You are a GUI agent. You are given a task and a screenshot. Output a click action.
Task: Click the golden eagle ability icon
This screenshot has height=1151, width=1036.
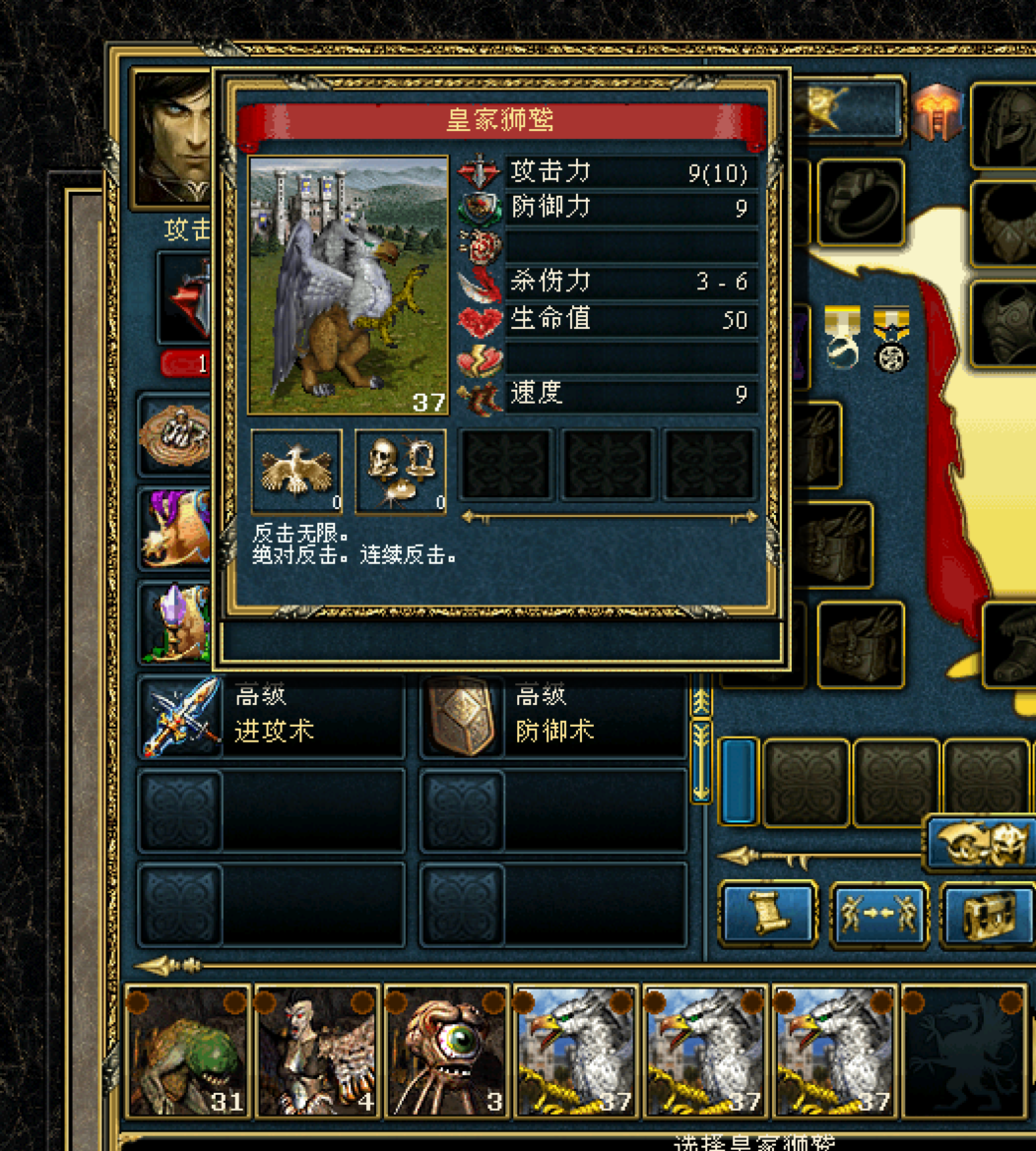point(296,471)
